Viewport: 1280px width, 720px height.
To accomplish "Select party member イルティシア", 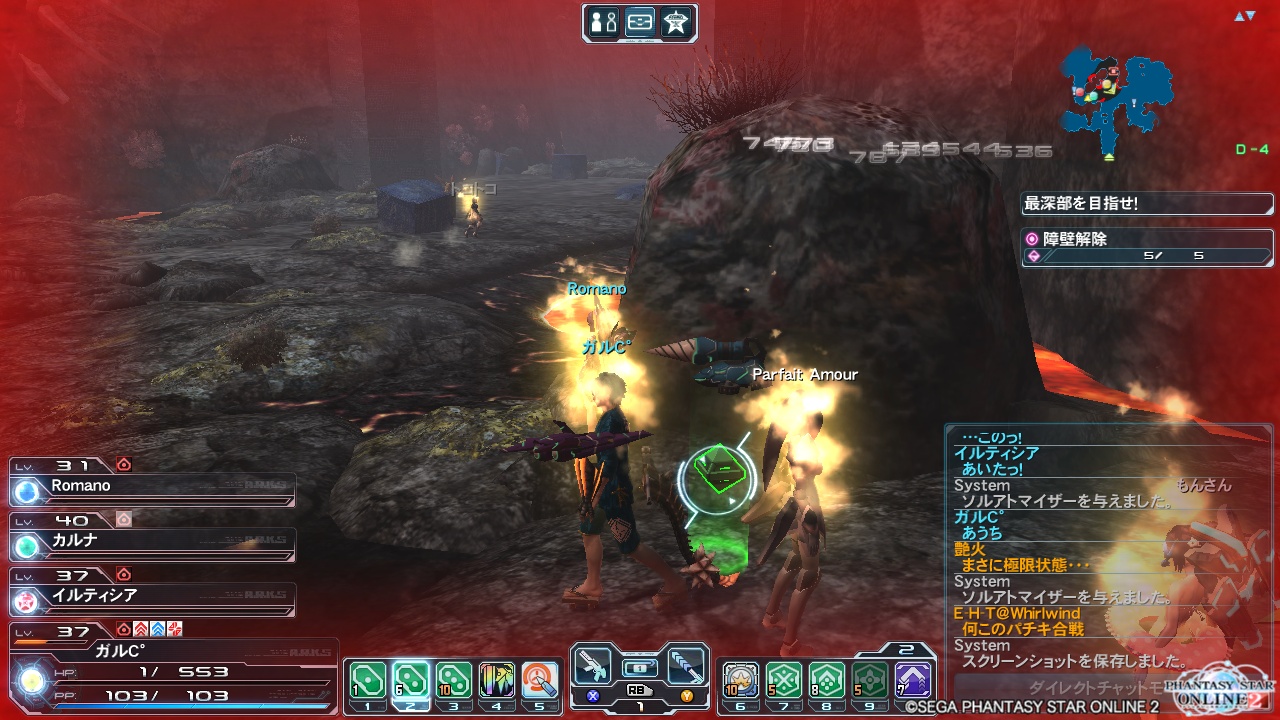I will tap(152, 596).
